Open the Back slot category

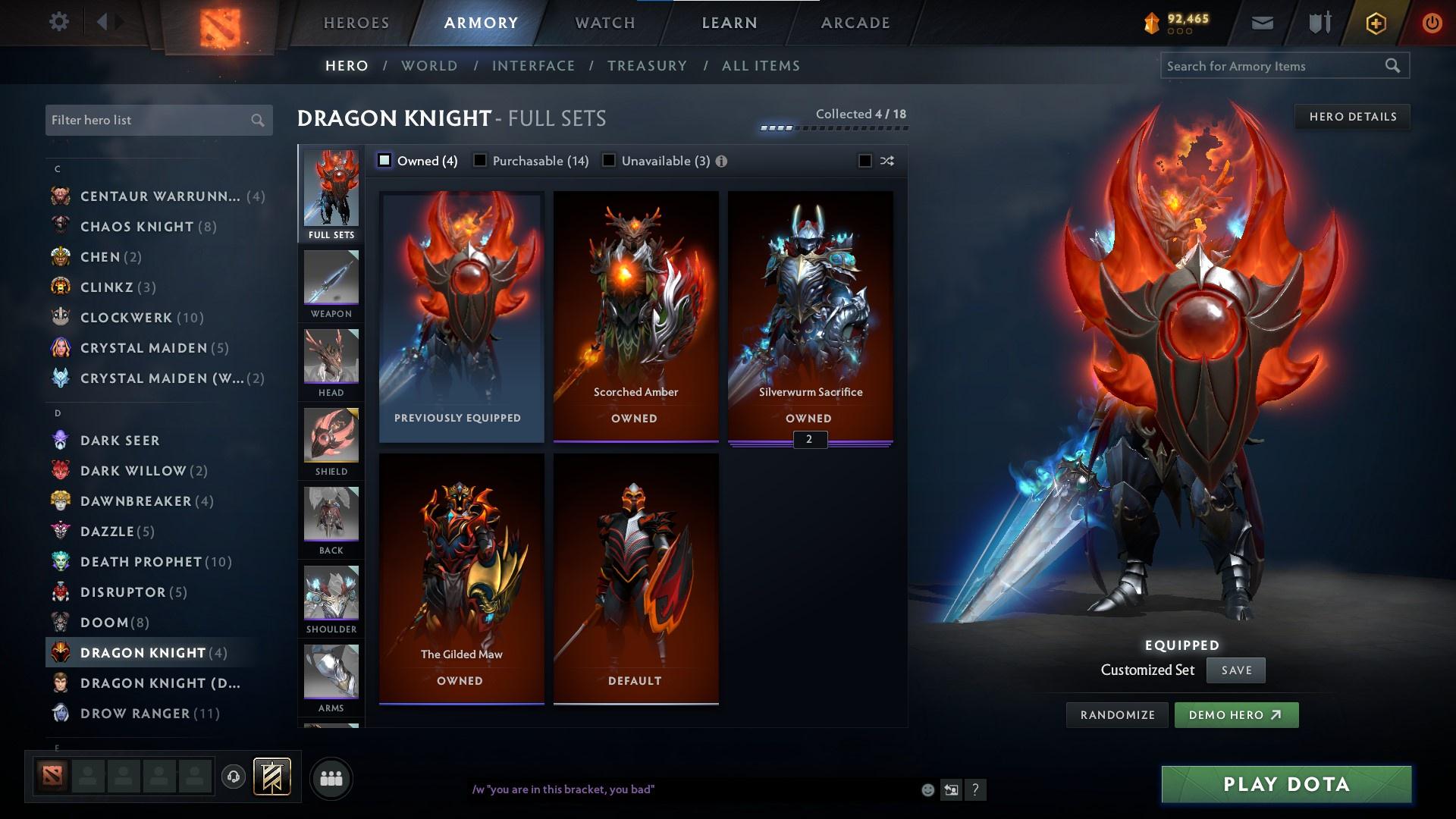pyautogui.click(x=331, y=521)
